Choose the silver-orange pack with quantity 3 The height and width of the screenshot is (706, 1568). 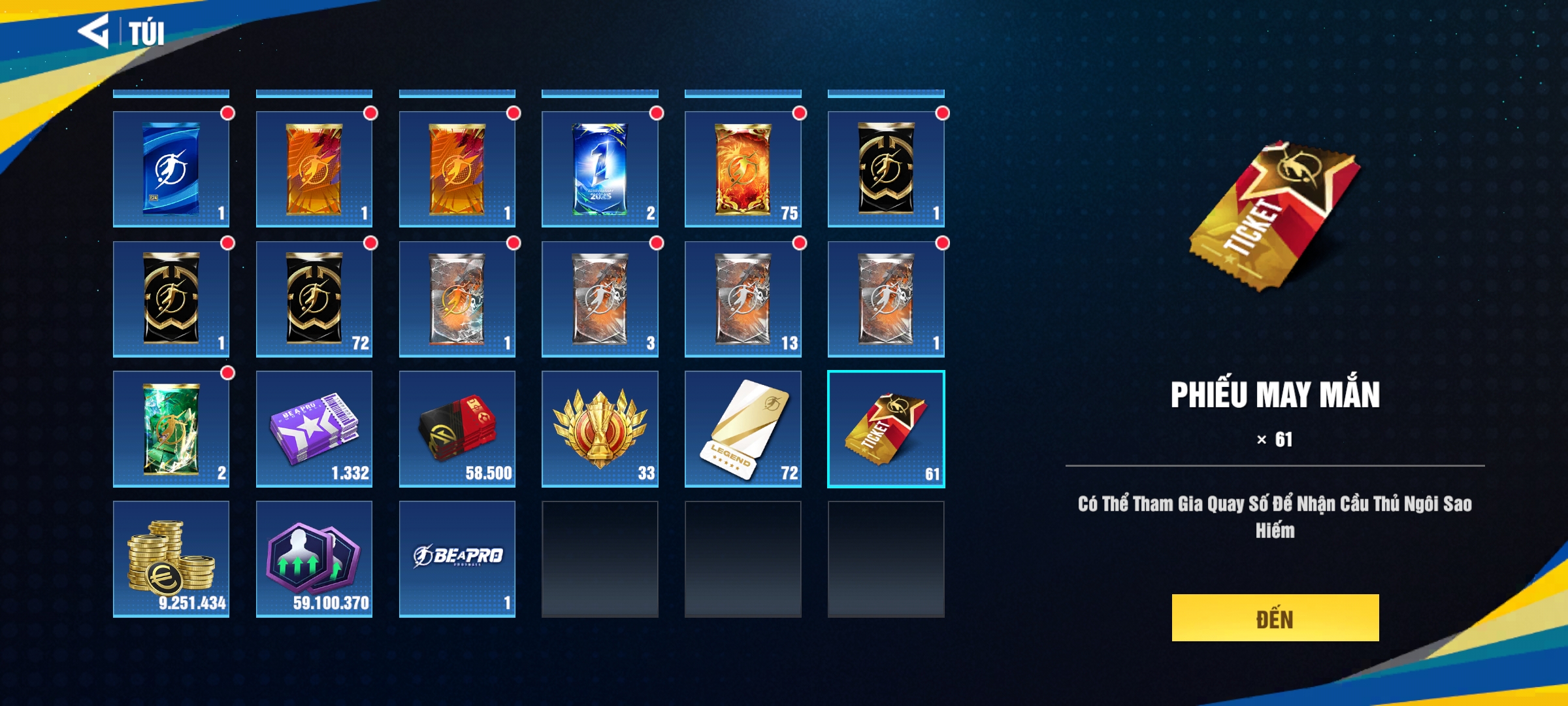point(600,299)
